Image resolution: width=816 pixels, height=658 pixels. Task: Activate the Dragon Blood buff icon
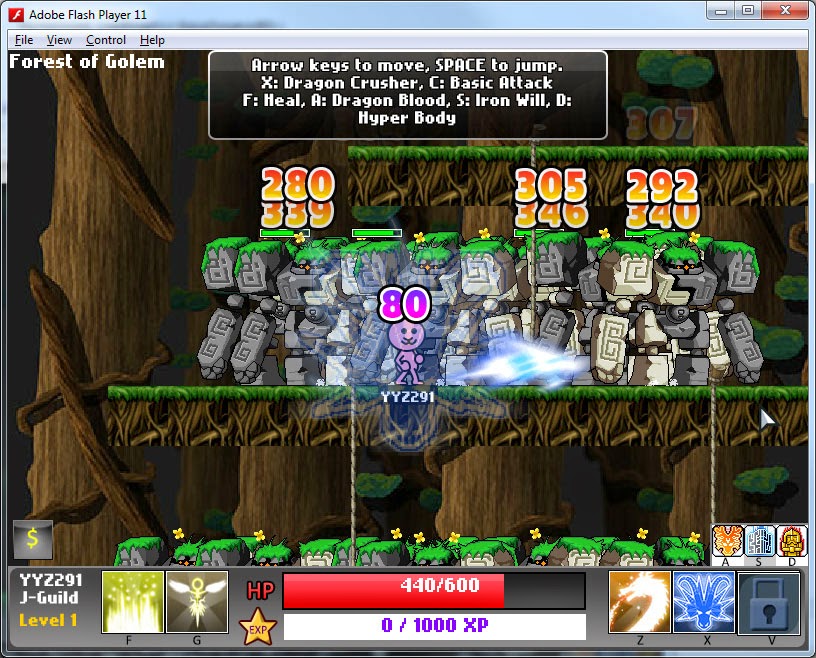click(x=727, y=540)
